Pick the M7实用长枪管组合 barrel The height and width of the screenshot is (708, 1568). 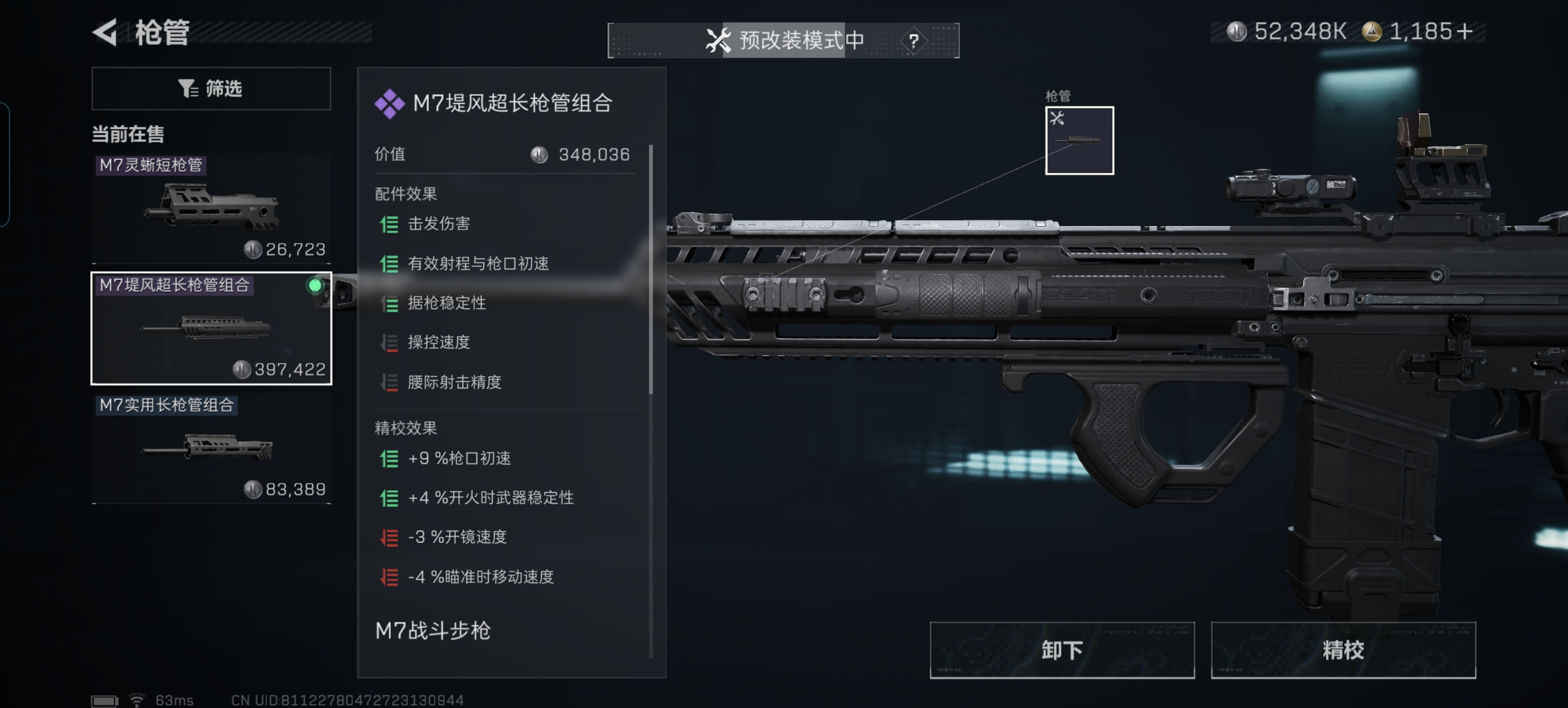(211, 448)
